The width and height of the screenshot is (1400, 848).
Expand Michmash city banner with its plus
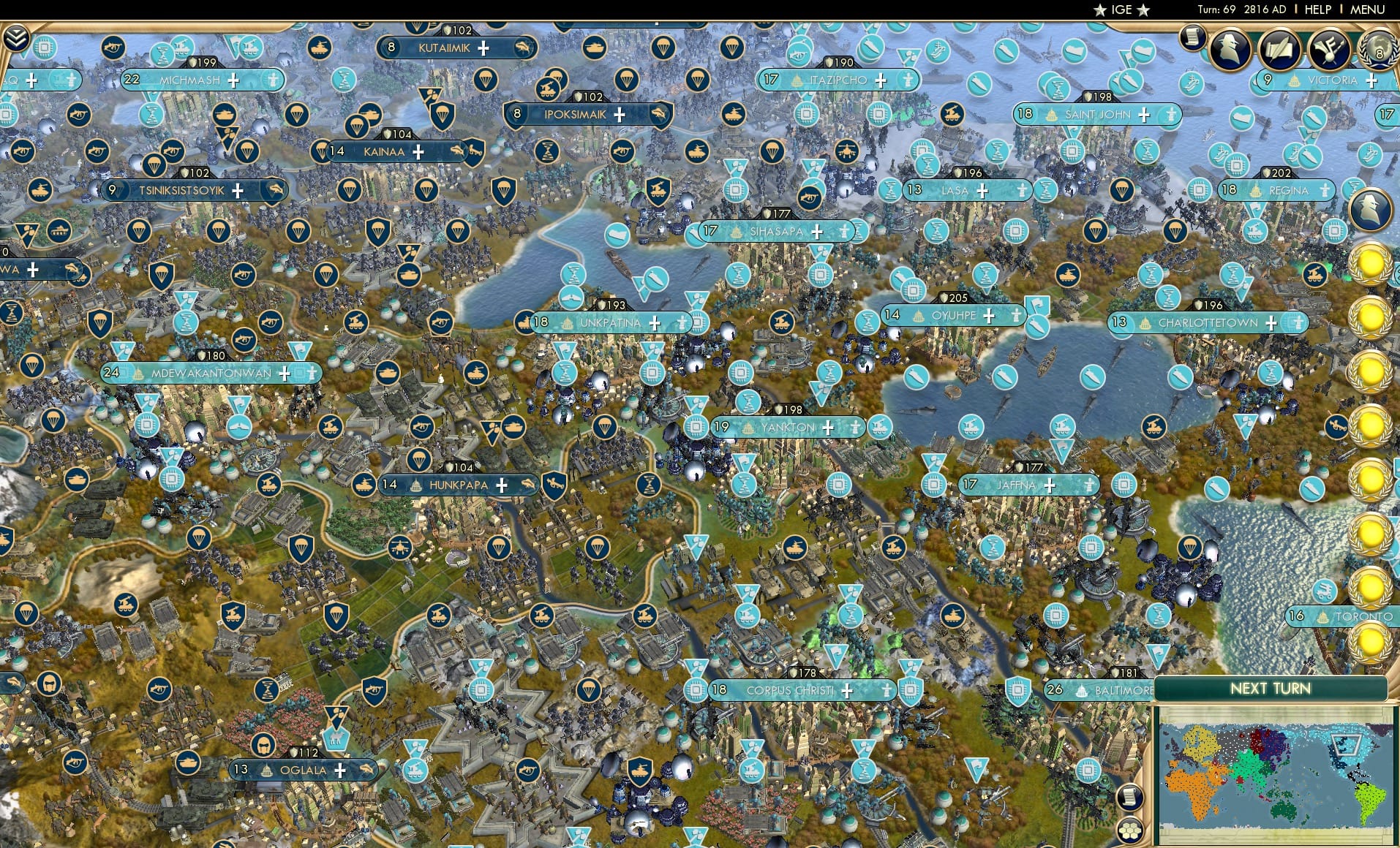(232, 81)
